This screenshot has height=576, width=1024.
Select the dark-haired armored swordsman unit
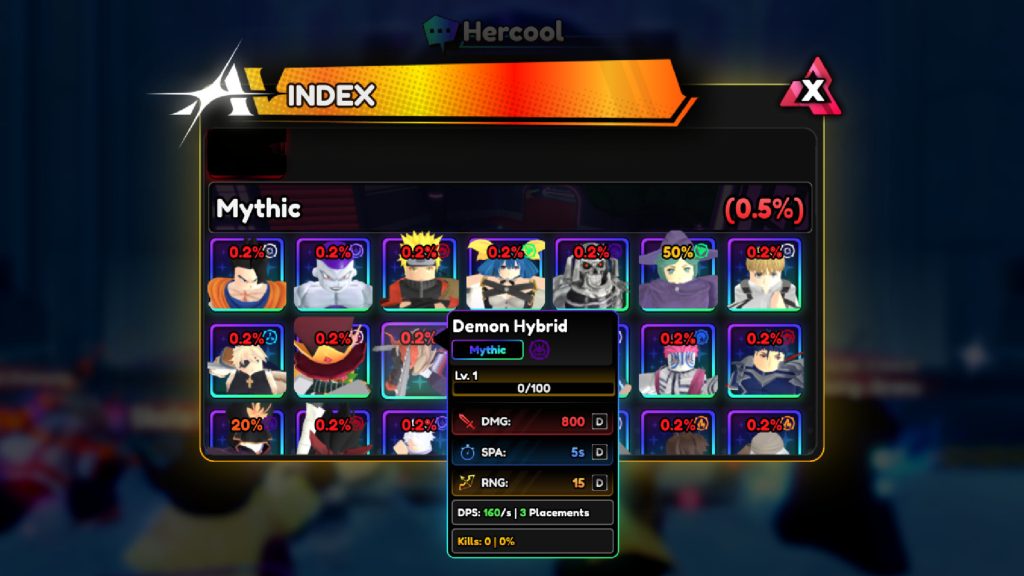point(764,361)
